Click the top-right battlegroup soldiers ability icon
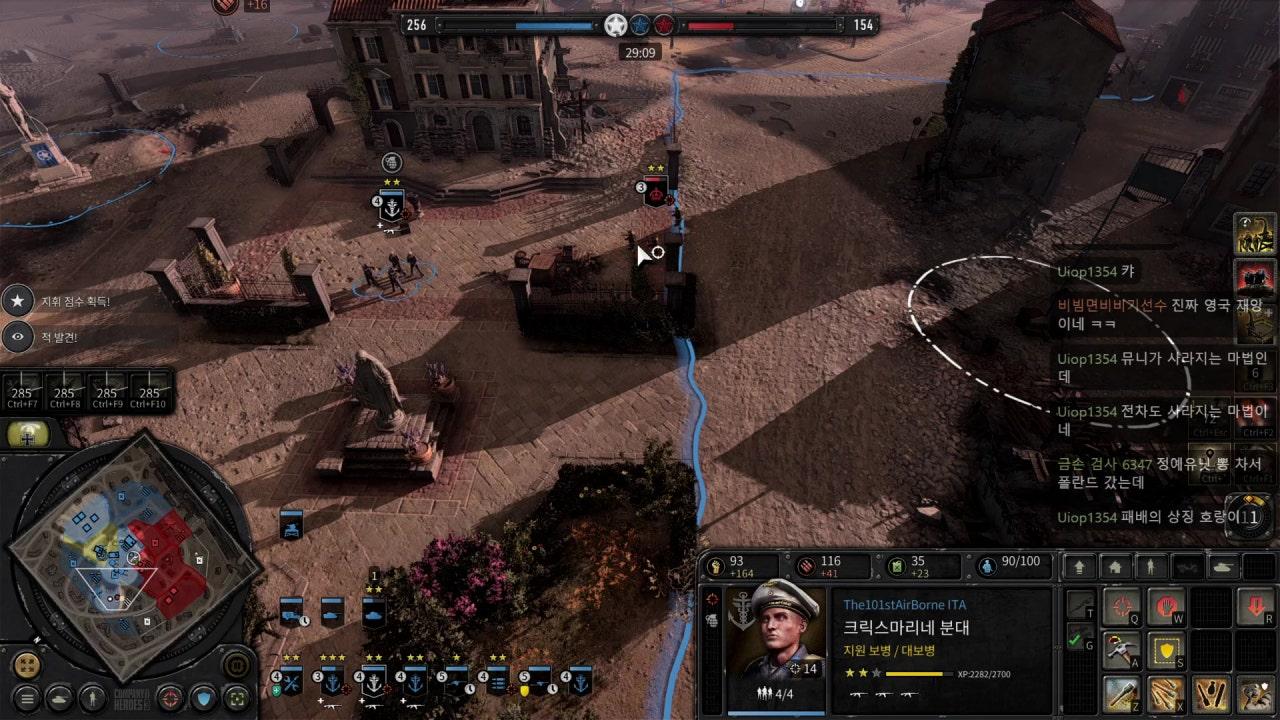 click(1254, 233)
